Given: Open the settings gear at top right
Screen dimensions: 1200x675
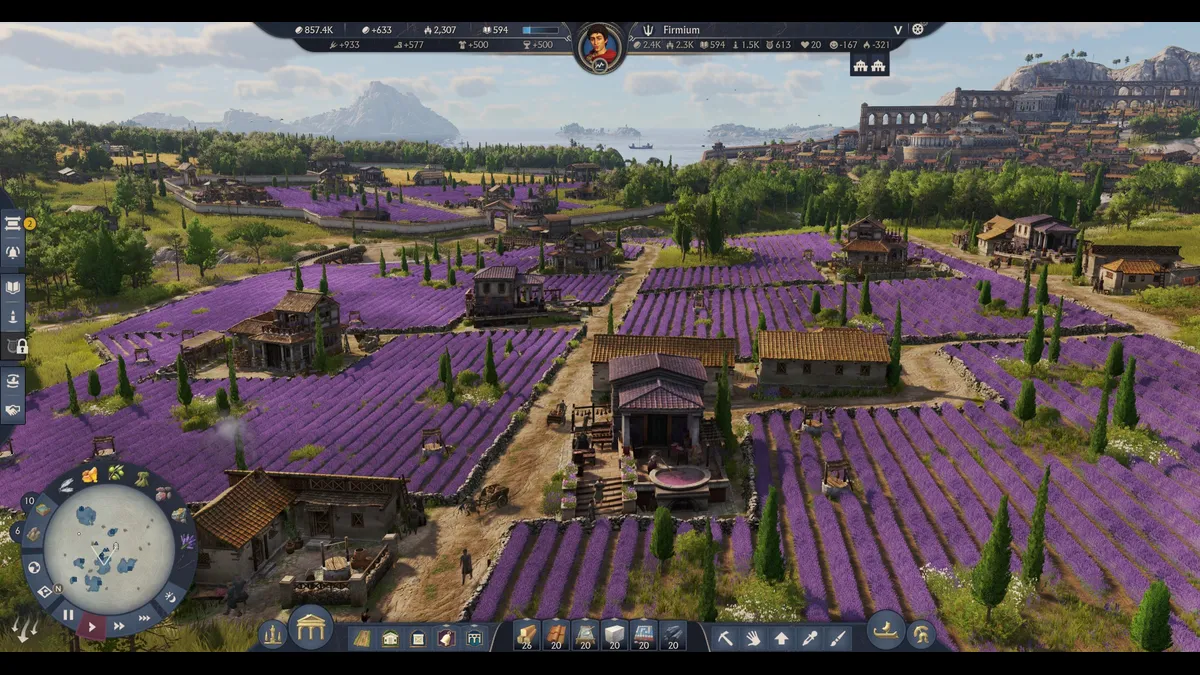Looking at the screenshot, I should (918, 30).
